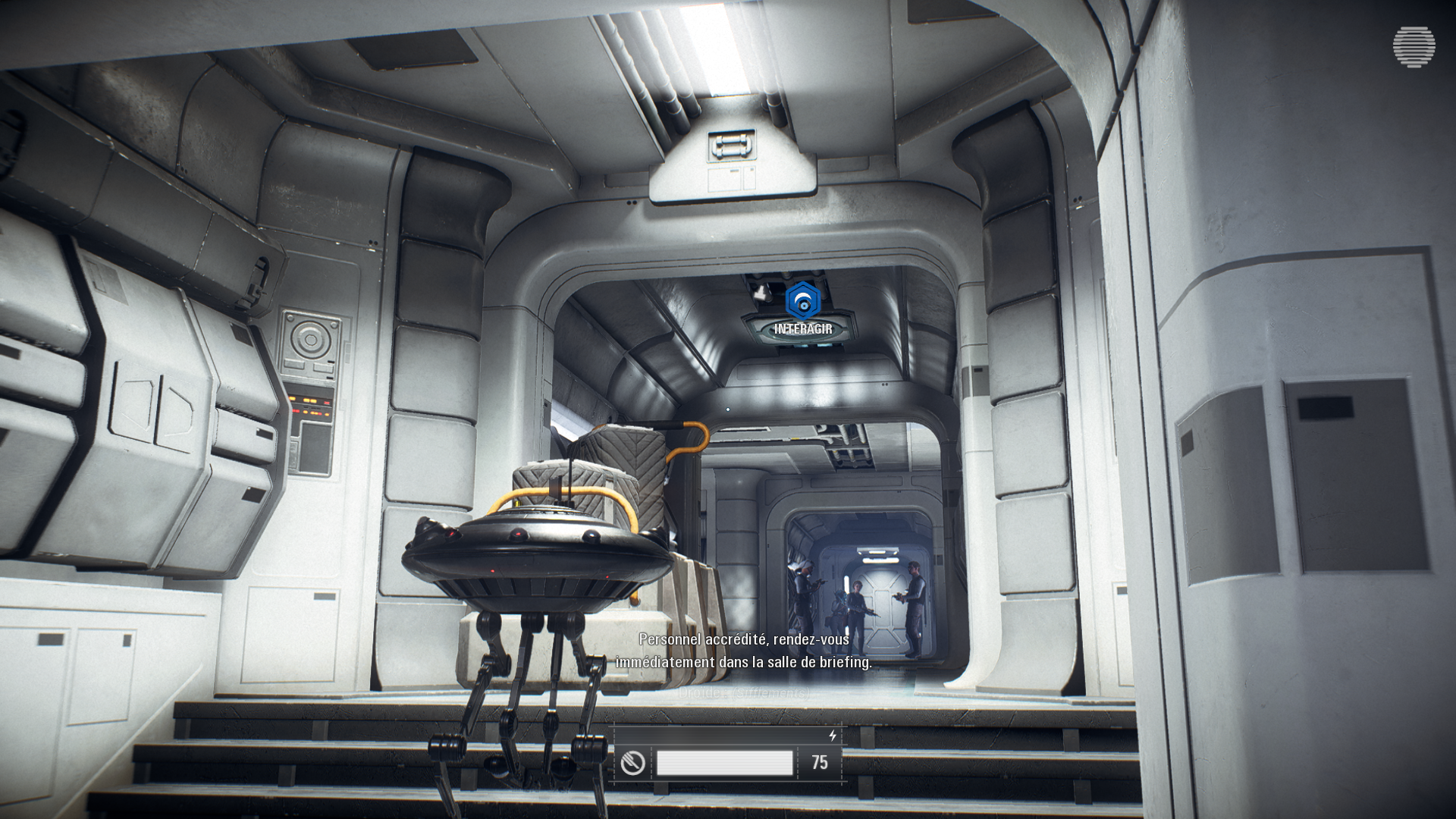1456x819 pixels.
Task: Activate the droid ability icon beside the charge bar
Action: (632, 763)
